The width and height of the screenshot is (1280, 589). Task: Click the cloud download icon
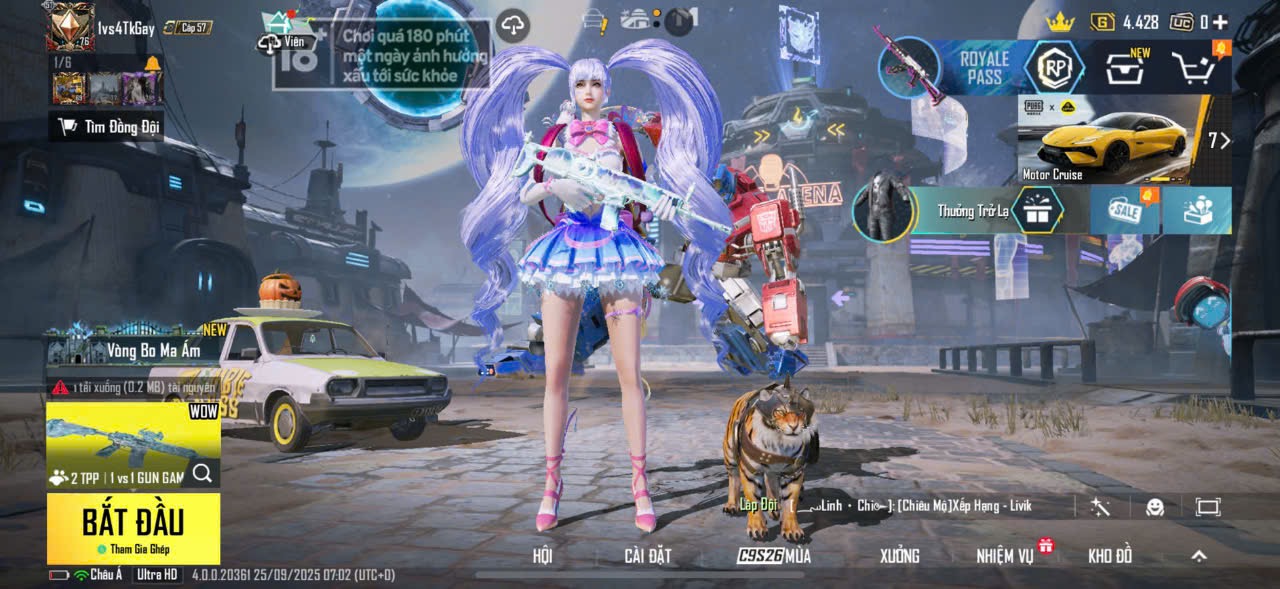(x=513, y=25)
